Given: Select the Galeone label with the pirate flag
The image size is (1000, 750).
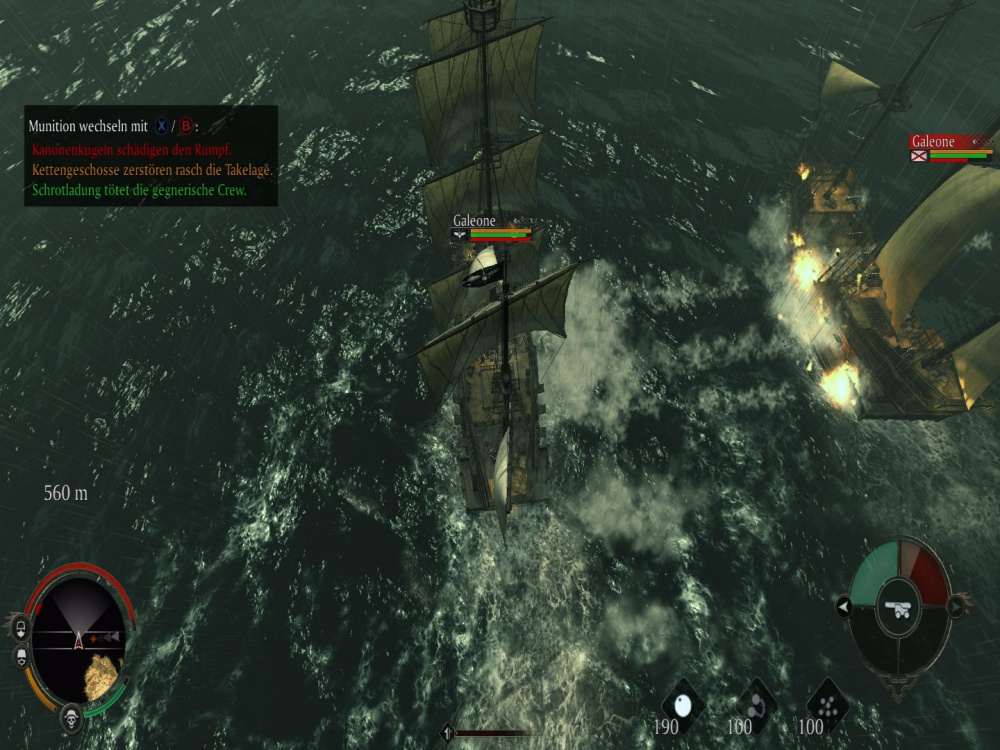Looking at the screenshot, I should [x=474, y=221].
